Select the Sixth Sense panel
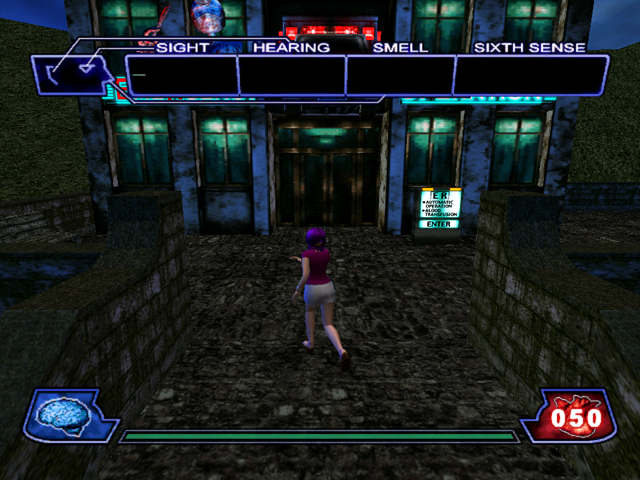Viewport: 640px width, 480px height. pyautogui.click(x=531, y=76)
